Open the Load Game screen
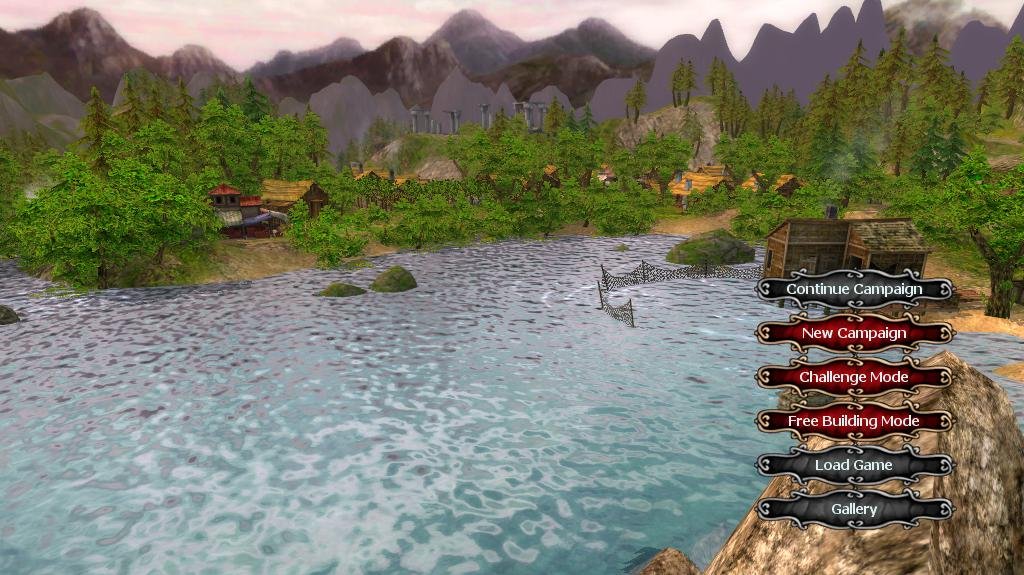 854,465
